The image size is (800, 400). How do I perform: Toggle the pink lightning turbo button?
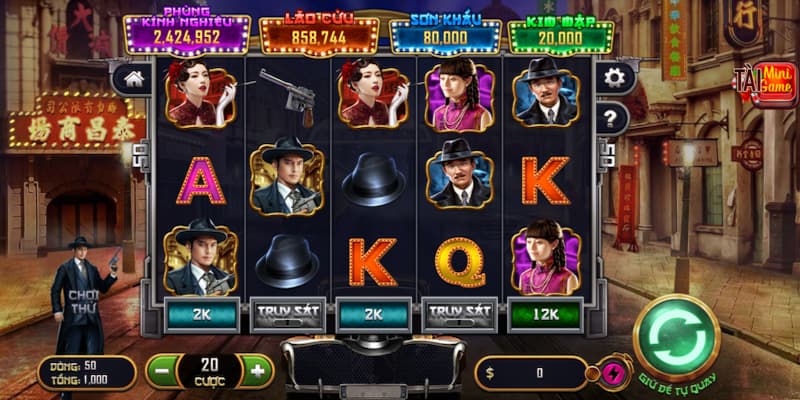[617, 374]
